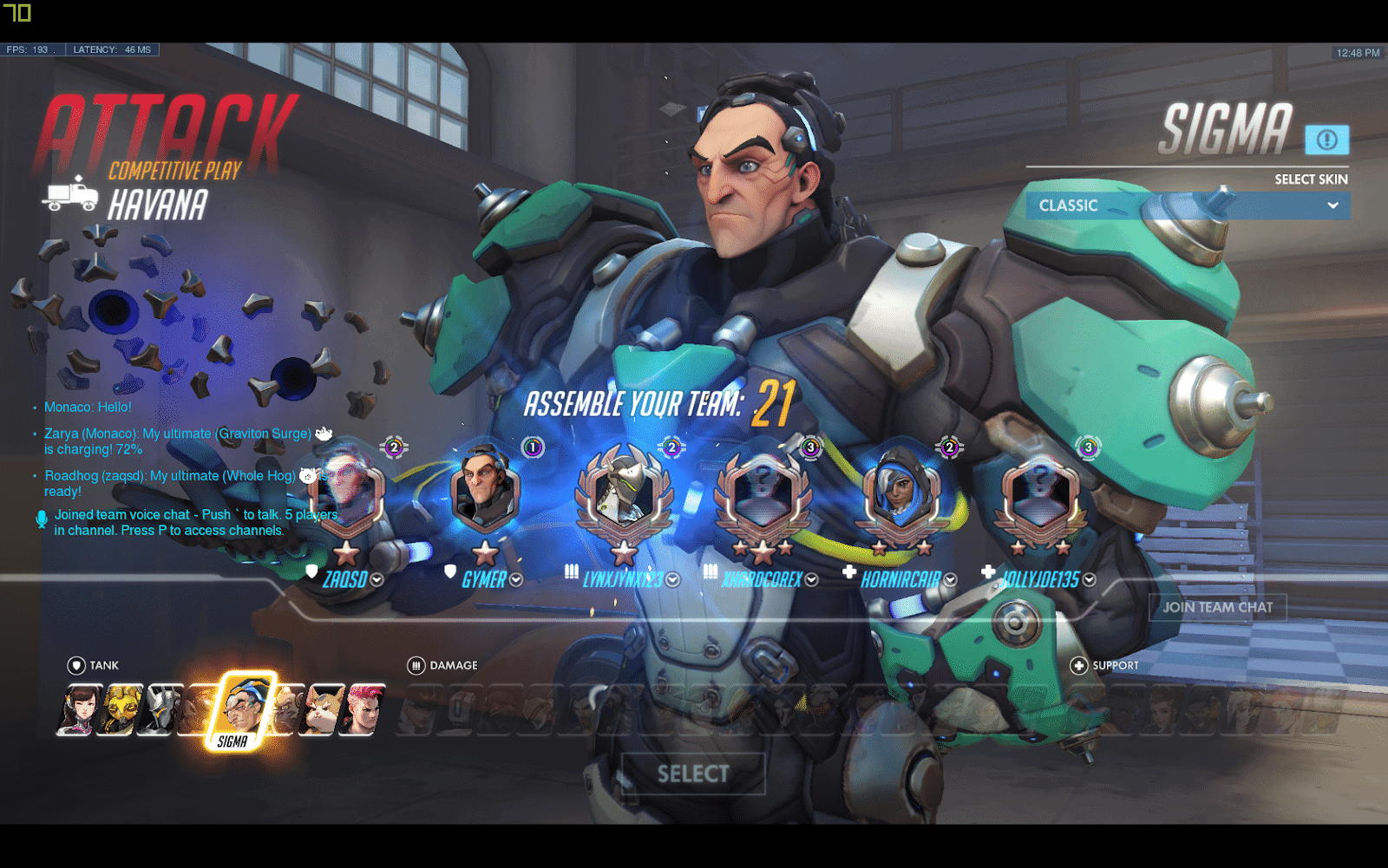Pick Reinhardt's hero portrait

(161, 711)
